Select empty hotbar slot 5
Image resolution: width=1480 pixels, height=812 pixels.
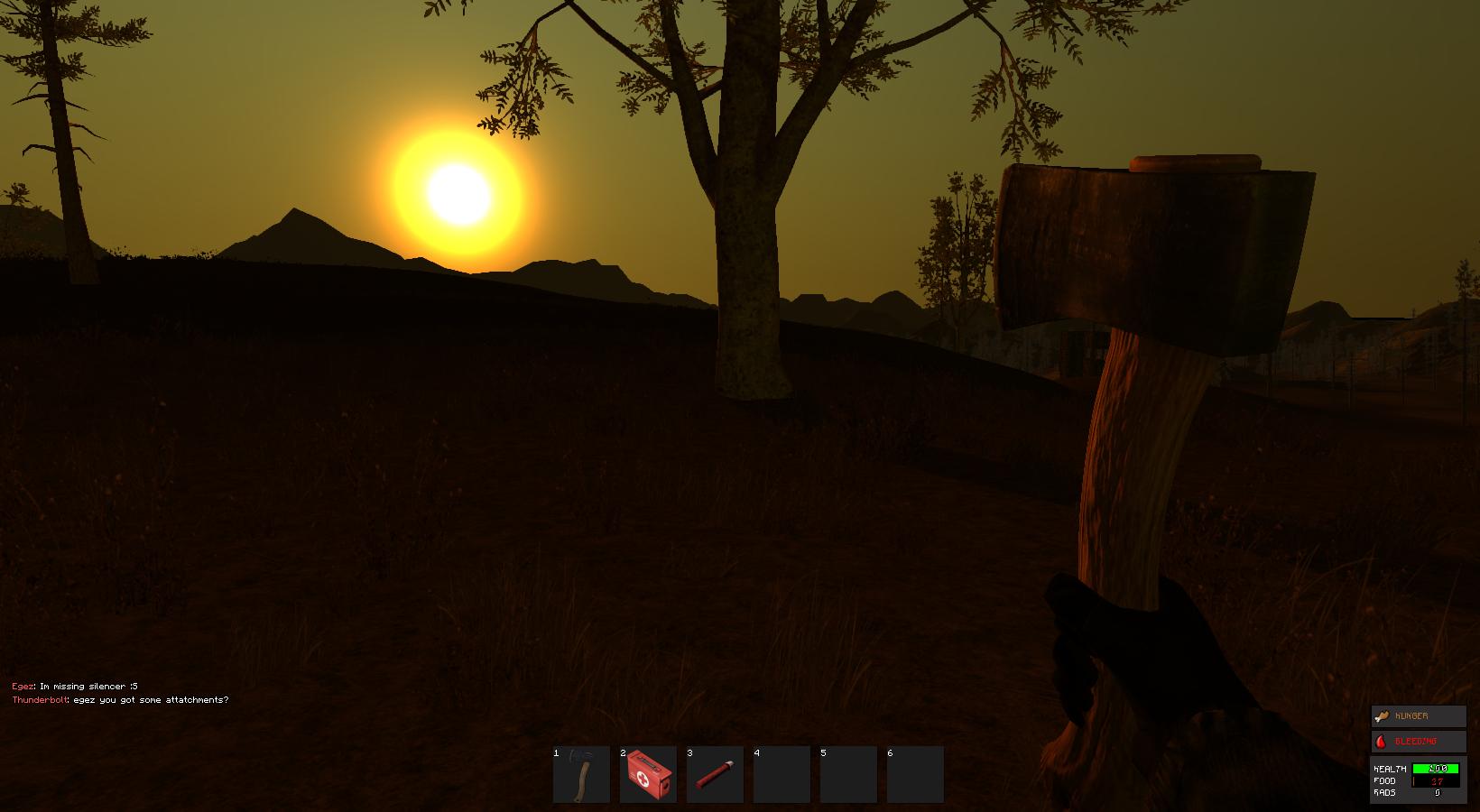(848, 774)
